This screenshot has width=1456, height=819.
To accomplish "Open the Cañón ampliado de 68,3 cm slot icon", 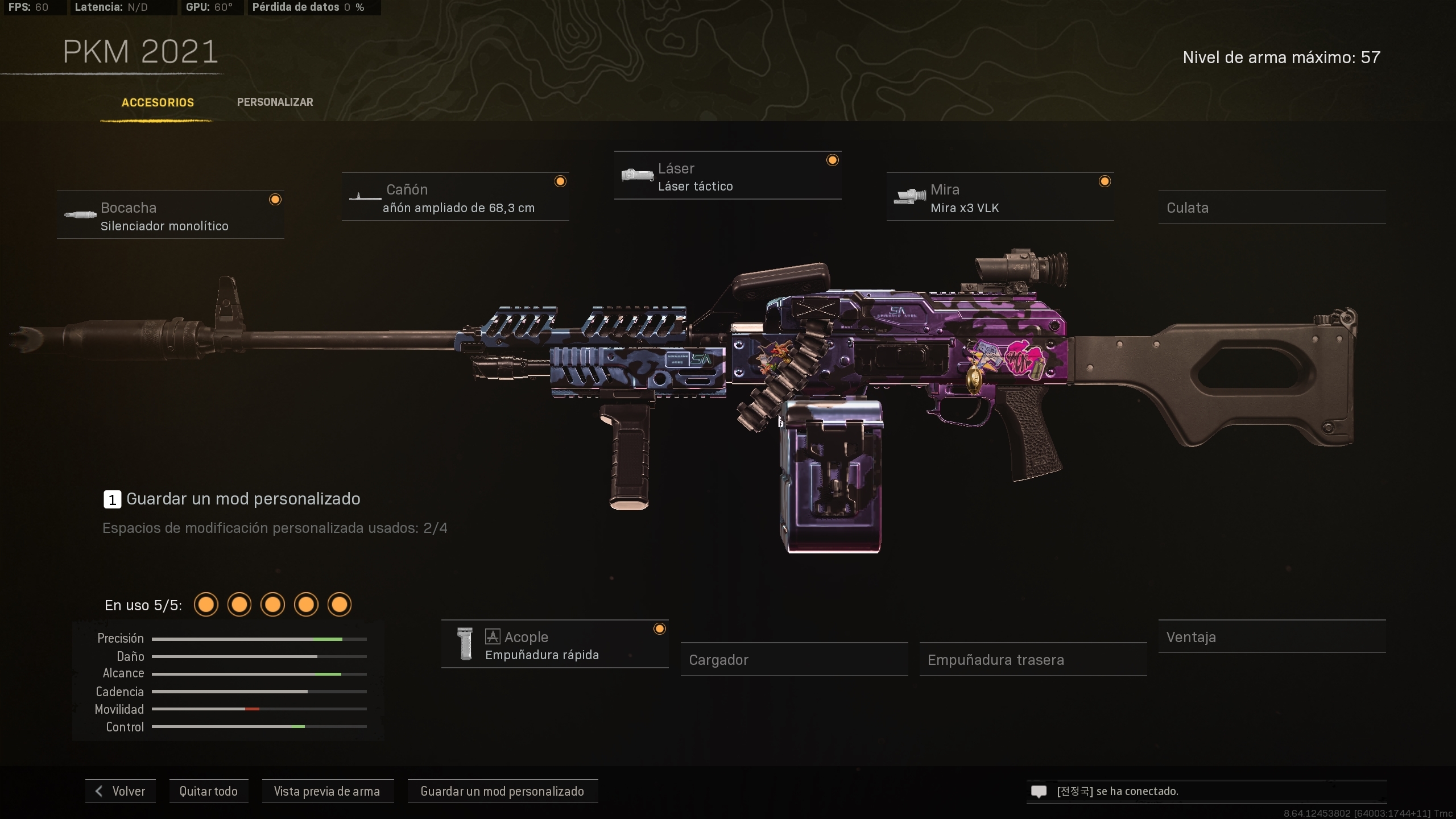I will 365,198.
